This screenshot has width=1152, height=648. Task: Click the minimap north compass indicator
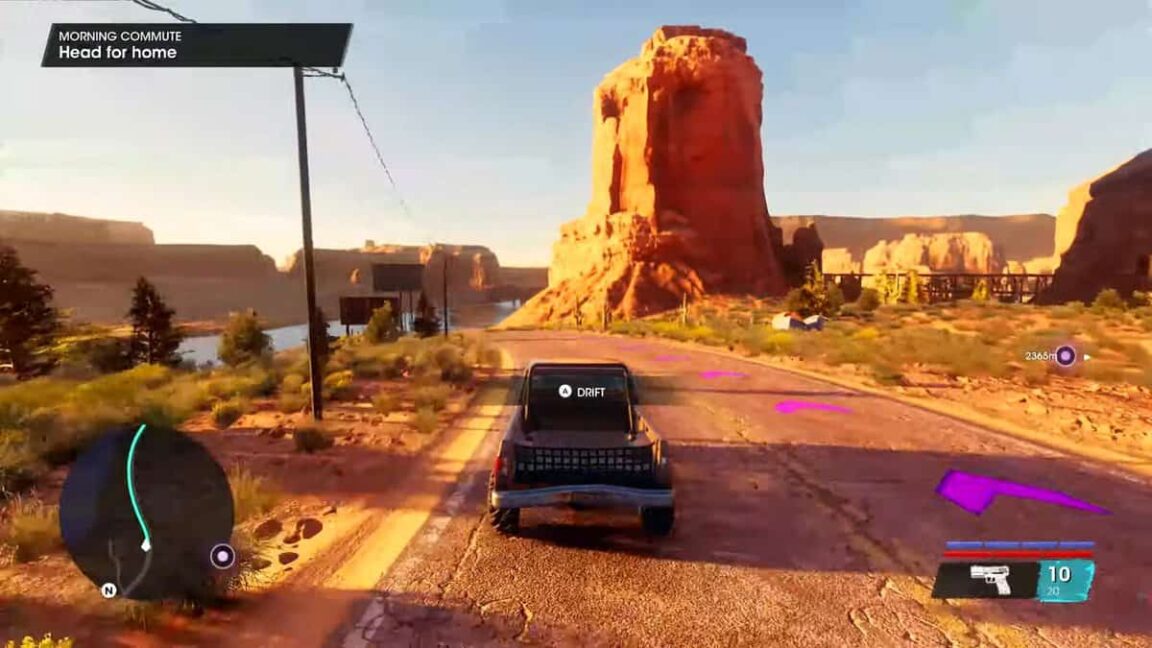click(x=108, y=590)
